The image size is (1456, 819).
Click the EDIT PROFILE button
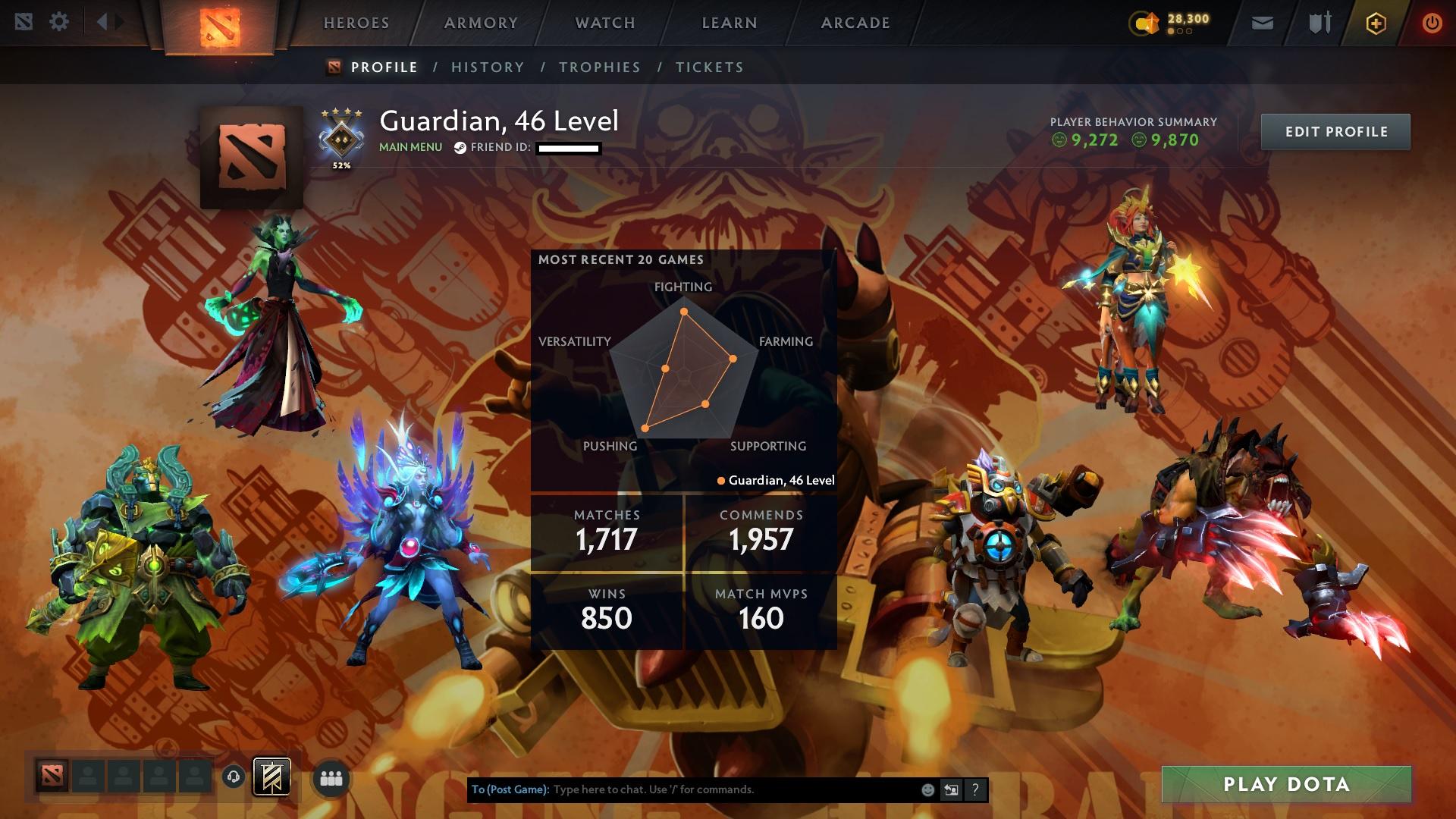pos(1335,130)
